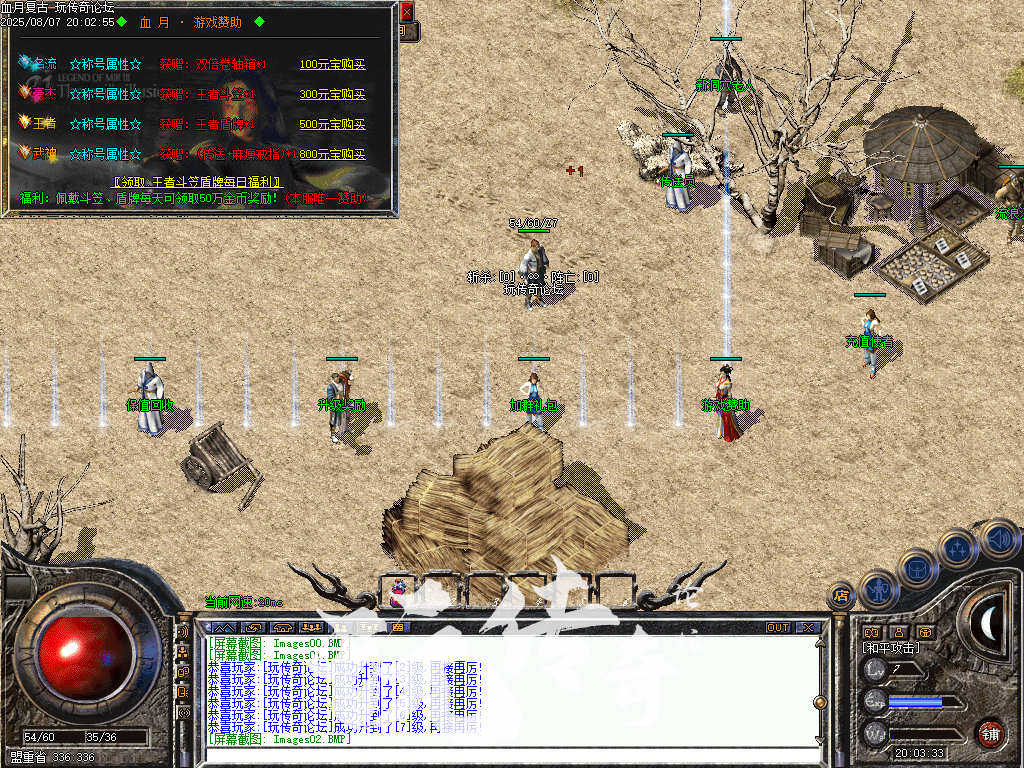Use the potion in the first belt slot

click(x=400, y=592)
